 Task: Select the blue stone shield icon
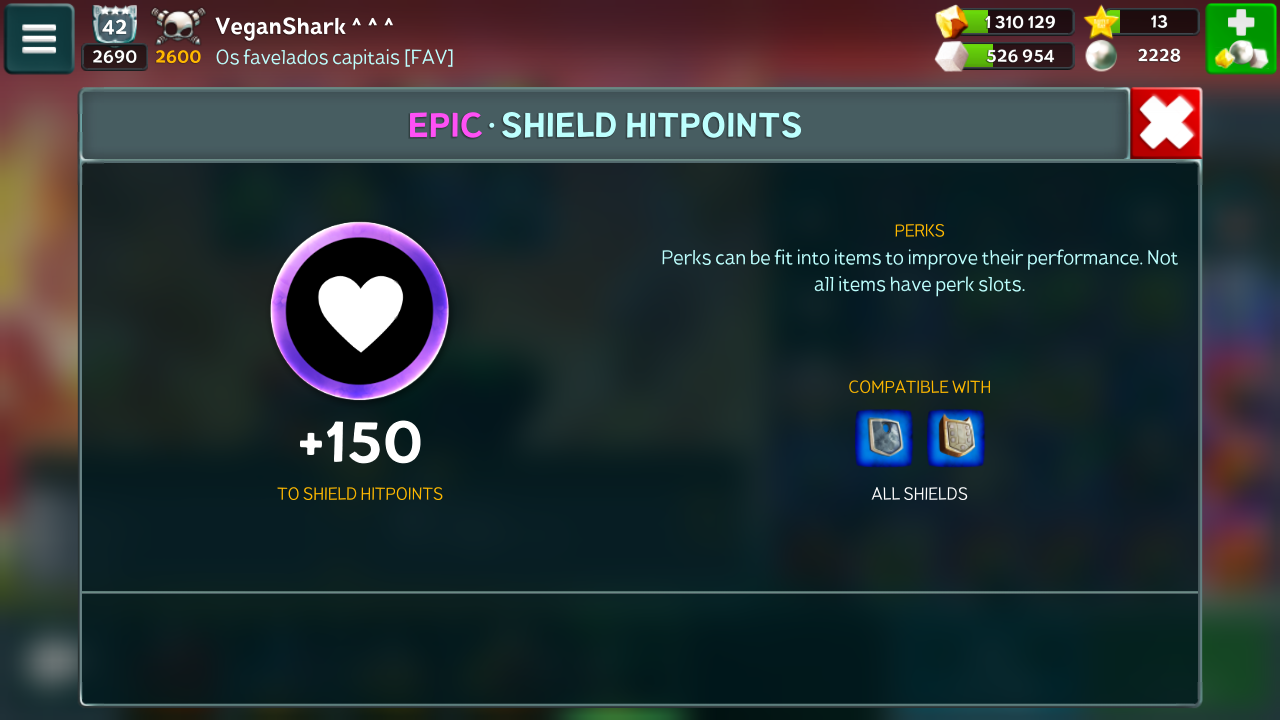pos(884,439)
